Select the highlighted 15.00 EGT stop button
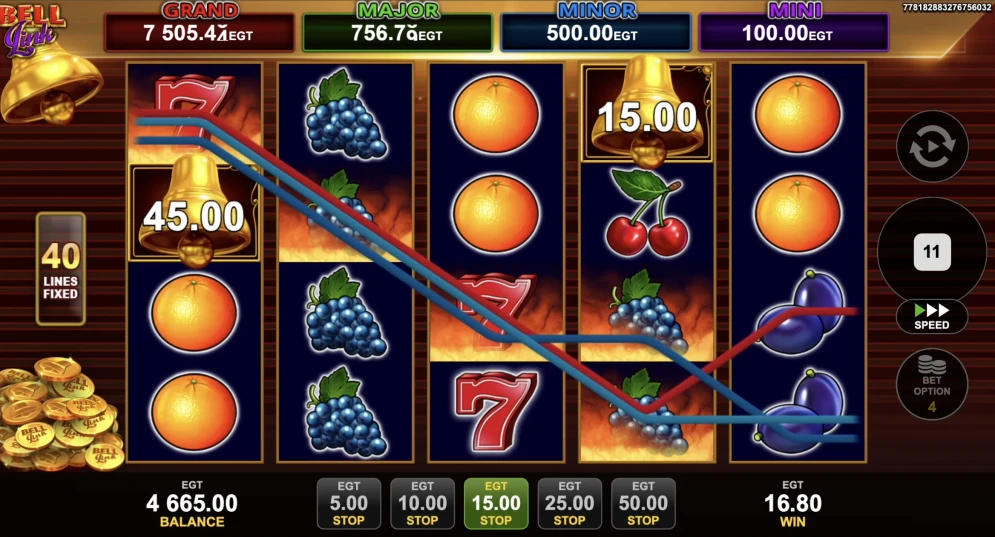The height and width of the screenshot is (537, 995). click(496, 503)
